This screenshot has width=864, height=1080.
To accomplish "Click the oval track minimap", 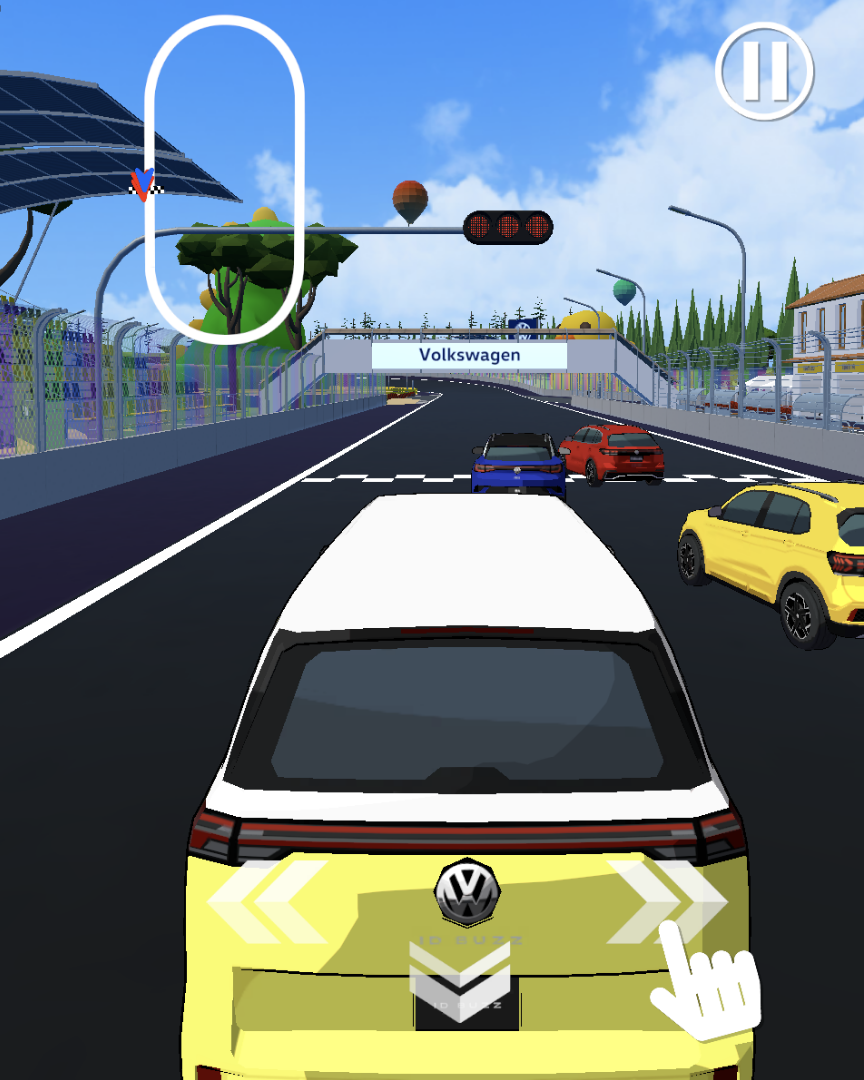I will [224, 180].
